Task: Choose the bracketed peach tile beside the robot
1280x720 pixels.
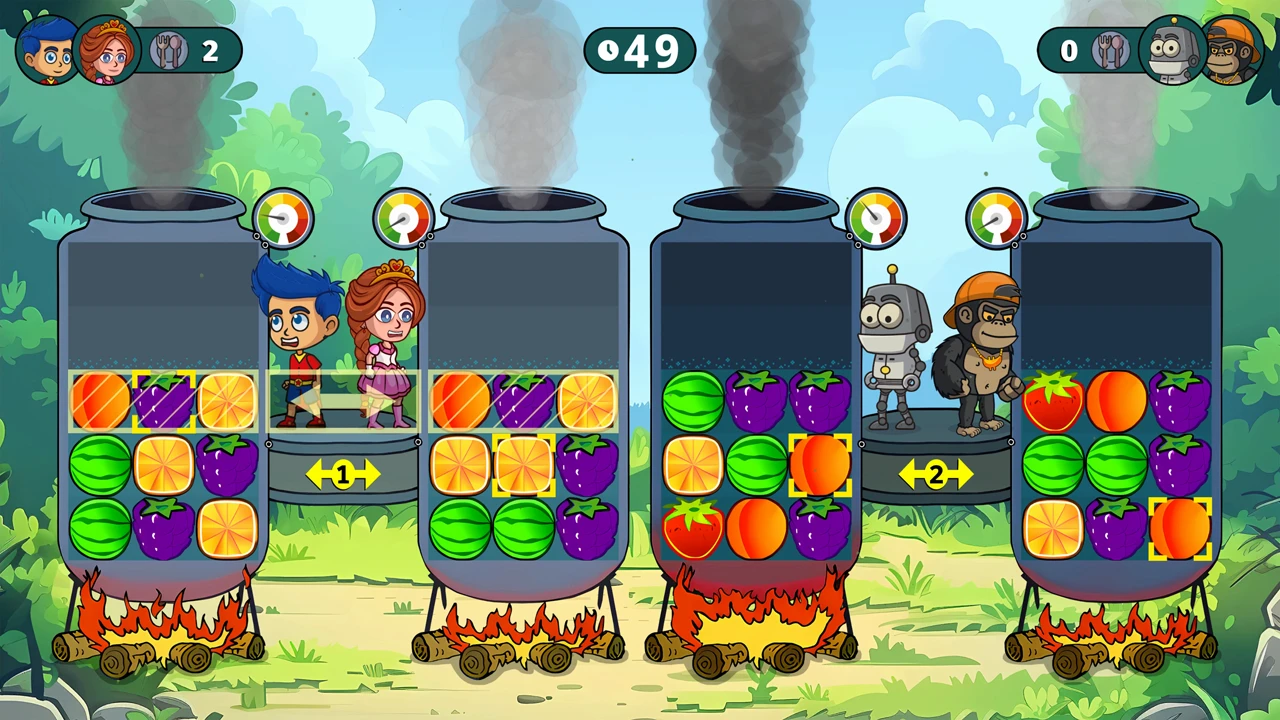Action: pyautogui.click(x=820, y=465)
